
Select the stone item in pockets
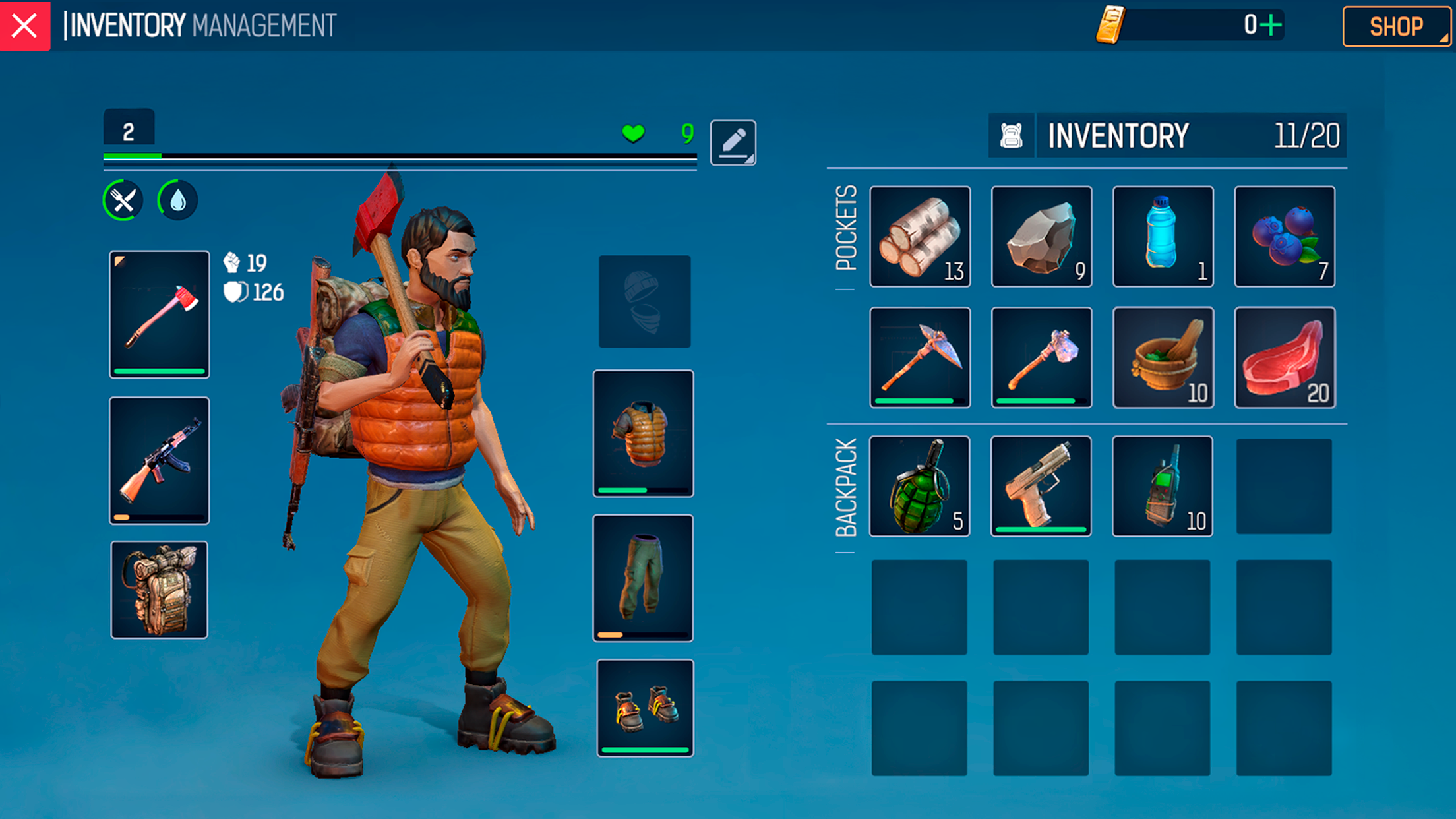click(1041, 237)
